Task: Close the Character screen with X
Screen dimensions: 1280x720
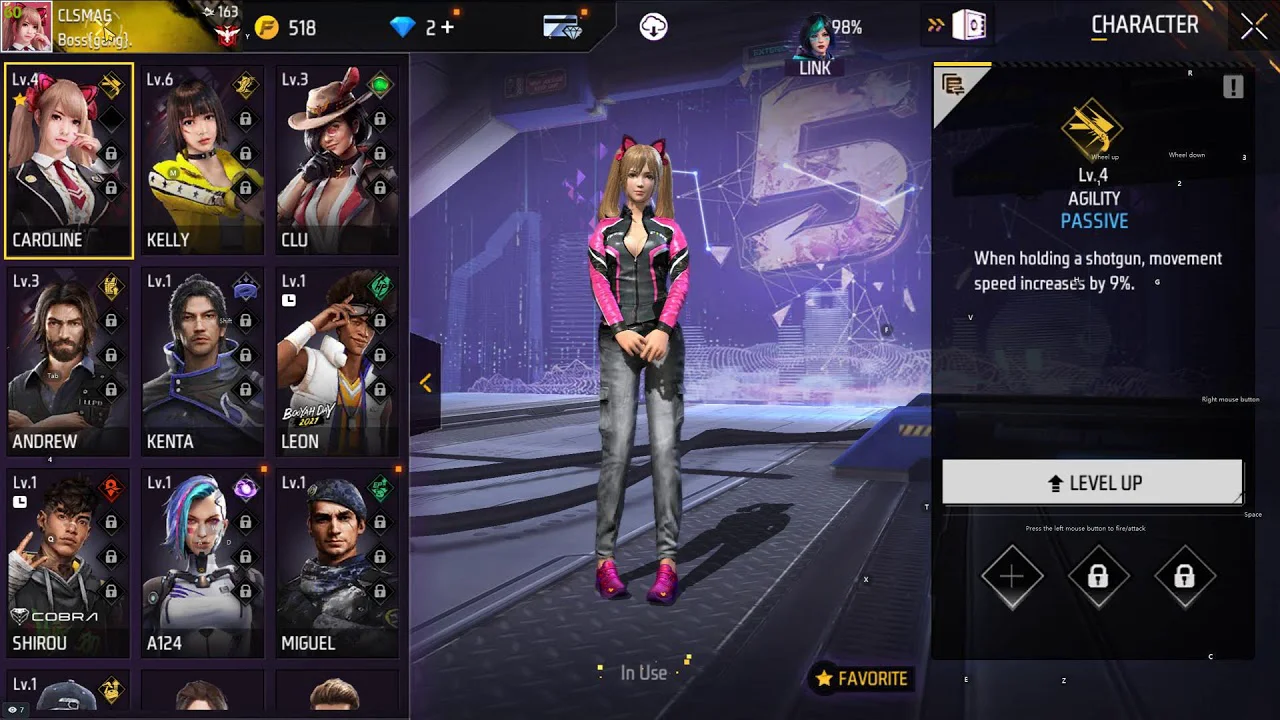Action: coord(1254,27)
